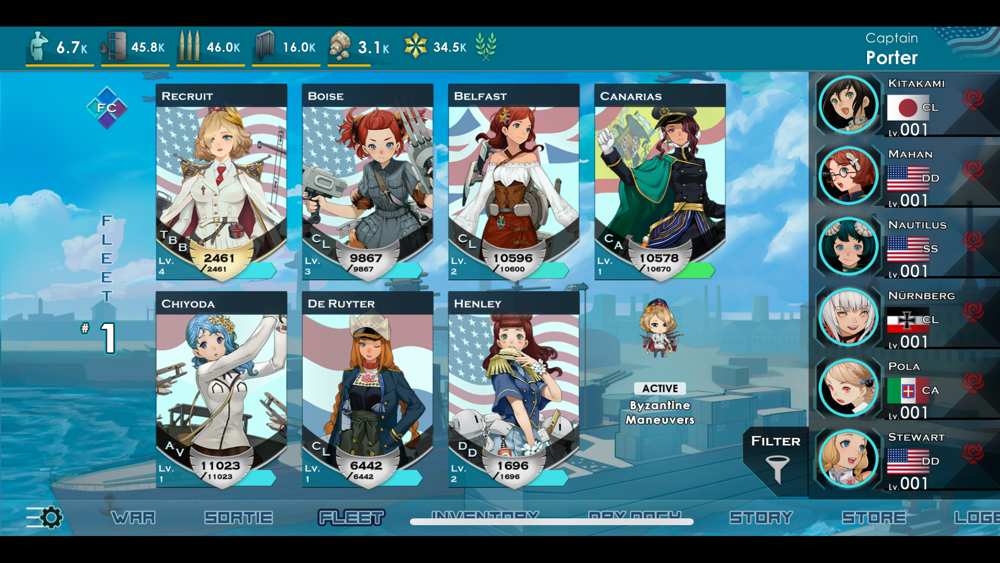The image size is (1000, 563).
Task: Pick the Canarias ship card
Action: 659,182
